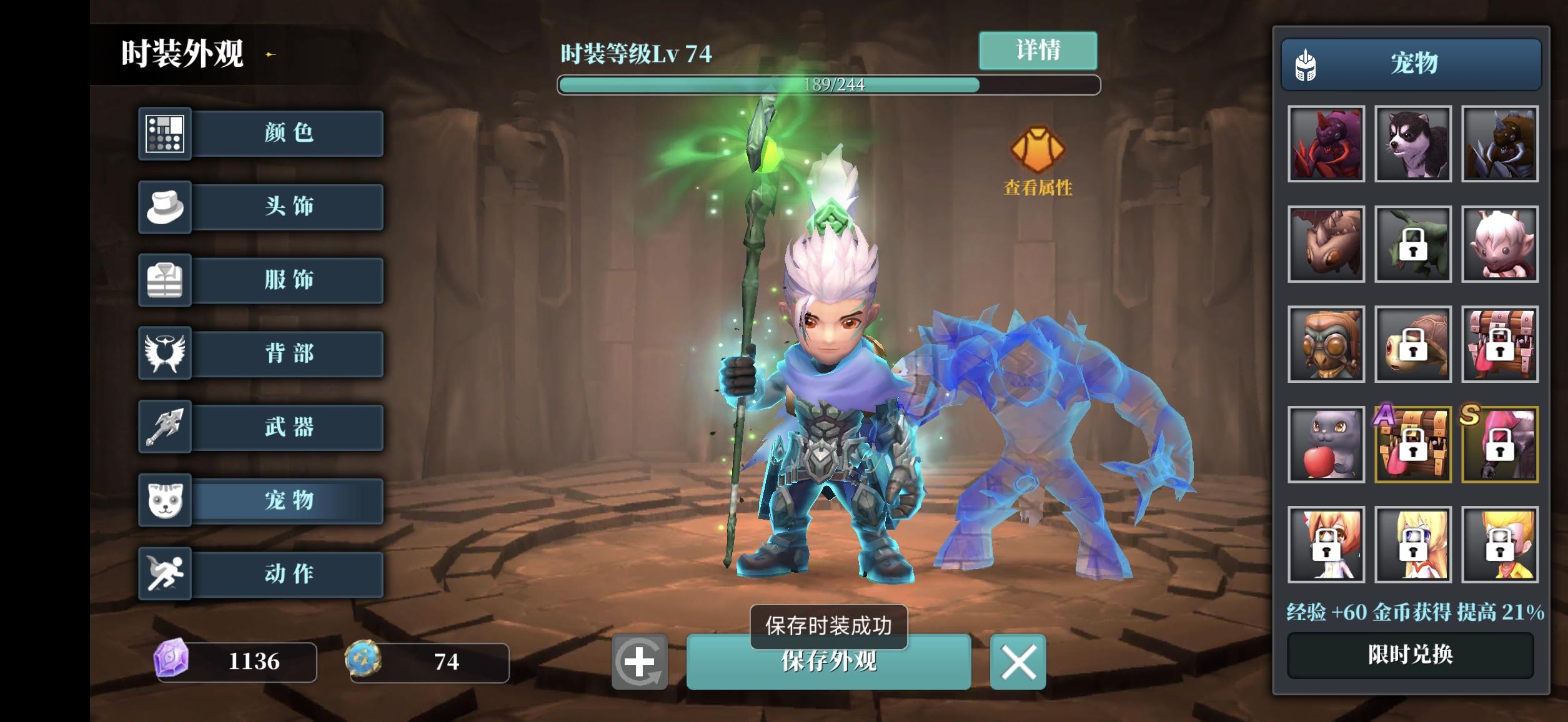
Task: Select the 宠物 cat face icon
Action: [x=166, y=500]
